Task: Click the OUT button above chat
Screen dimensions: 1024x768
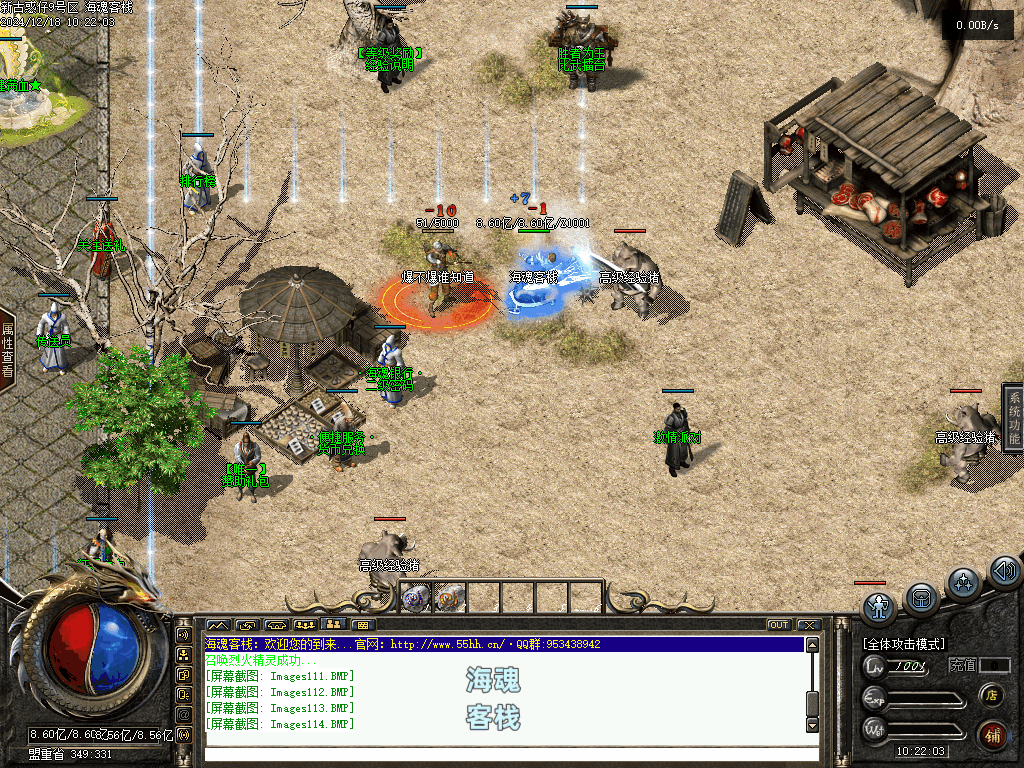Action: pyautogui.click(x=779, y=625)
